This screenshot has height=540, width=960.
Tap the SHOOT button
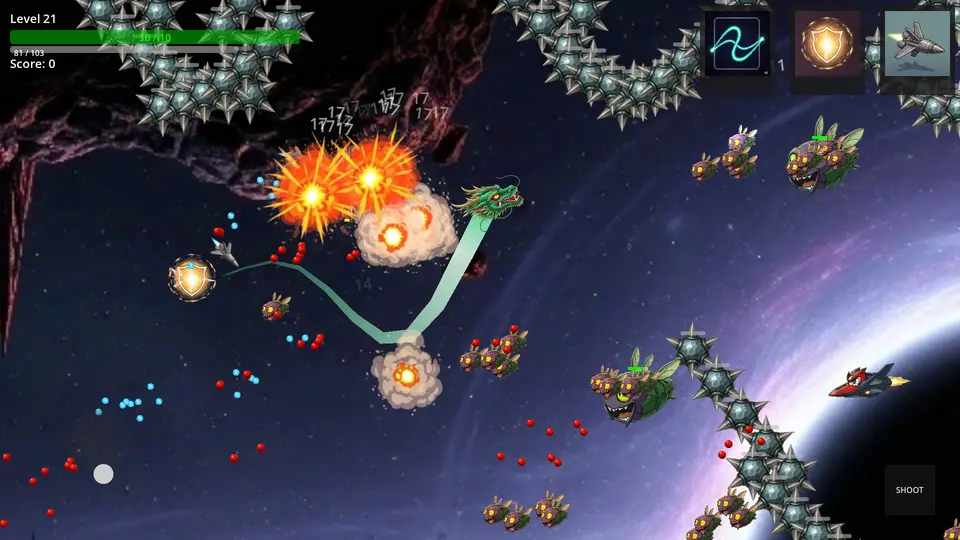(x=909, y=490)
